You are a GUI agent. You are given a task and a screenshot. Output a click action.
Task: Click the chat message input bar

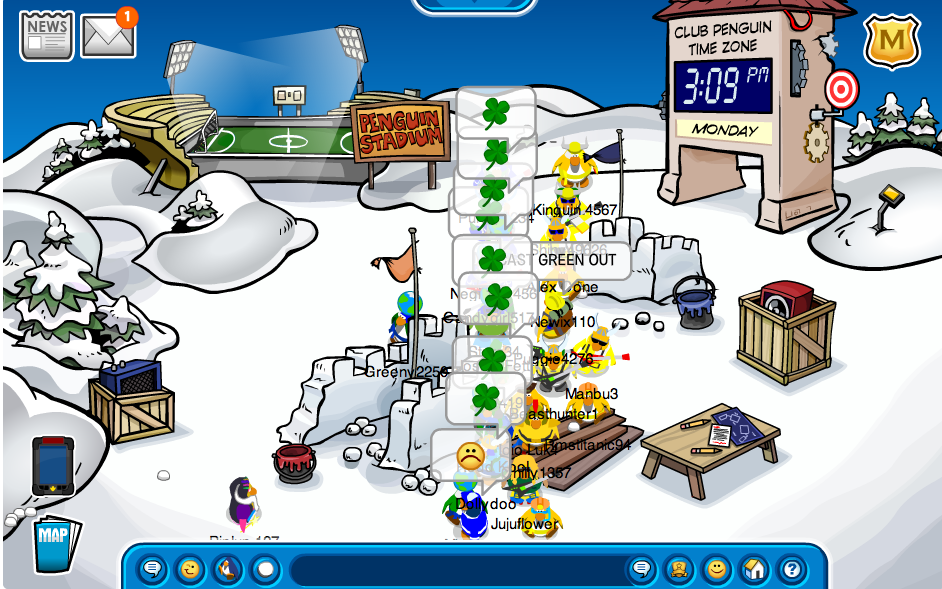point(455,570)
